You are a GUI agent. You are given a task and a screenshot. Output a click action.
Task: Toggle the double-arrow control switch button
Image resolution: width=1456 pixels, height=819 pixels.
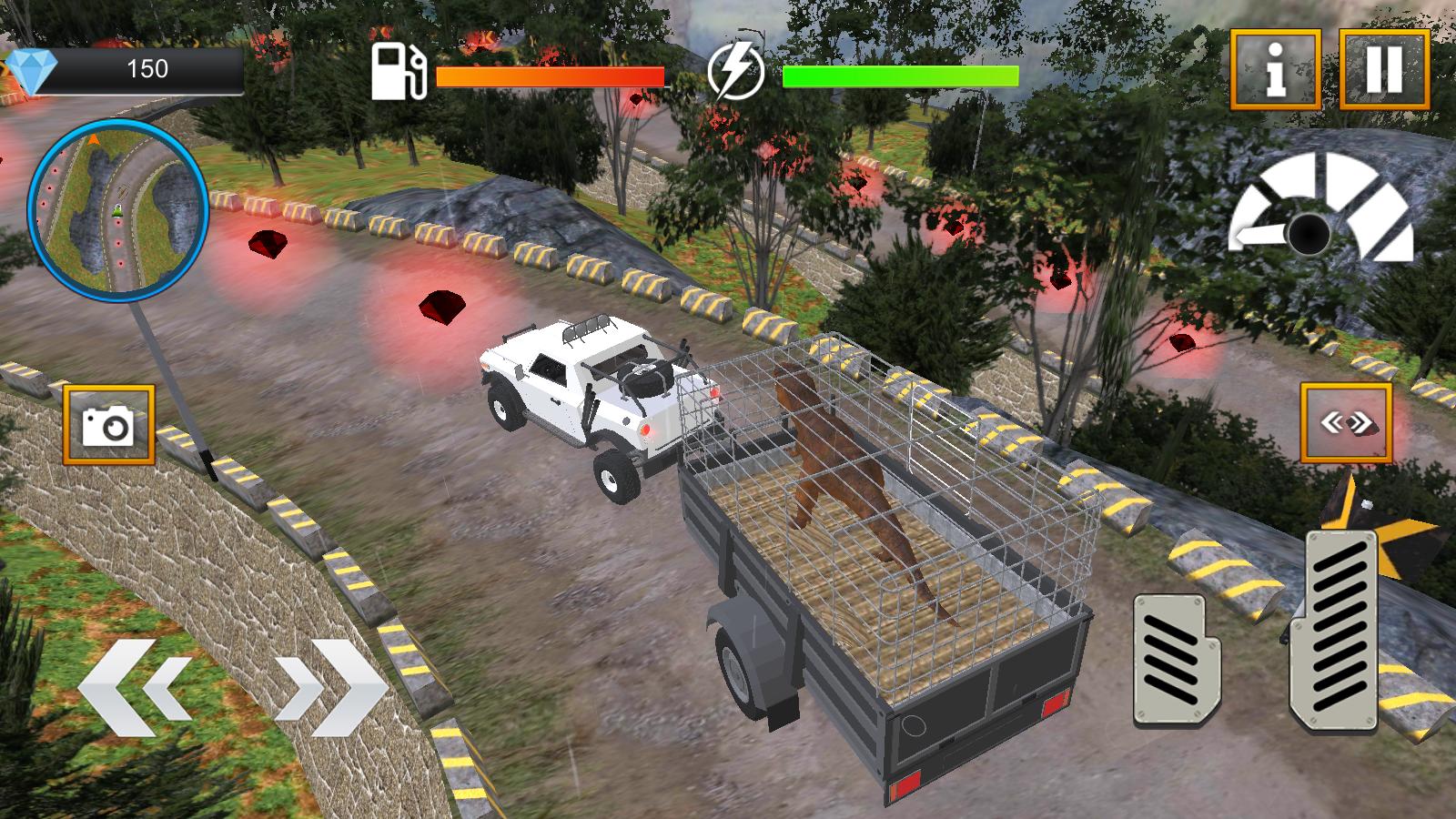(x=1346, y=423)
